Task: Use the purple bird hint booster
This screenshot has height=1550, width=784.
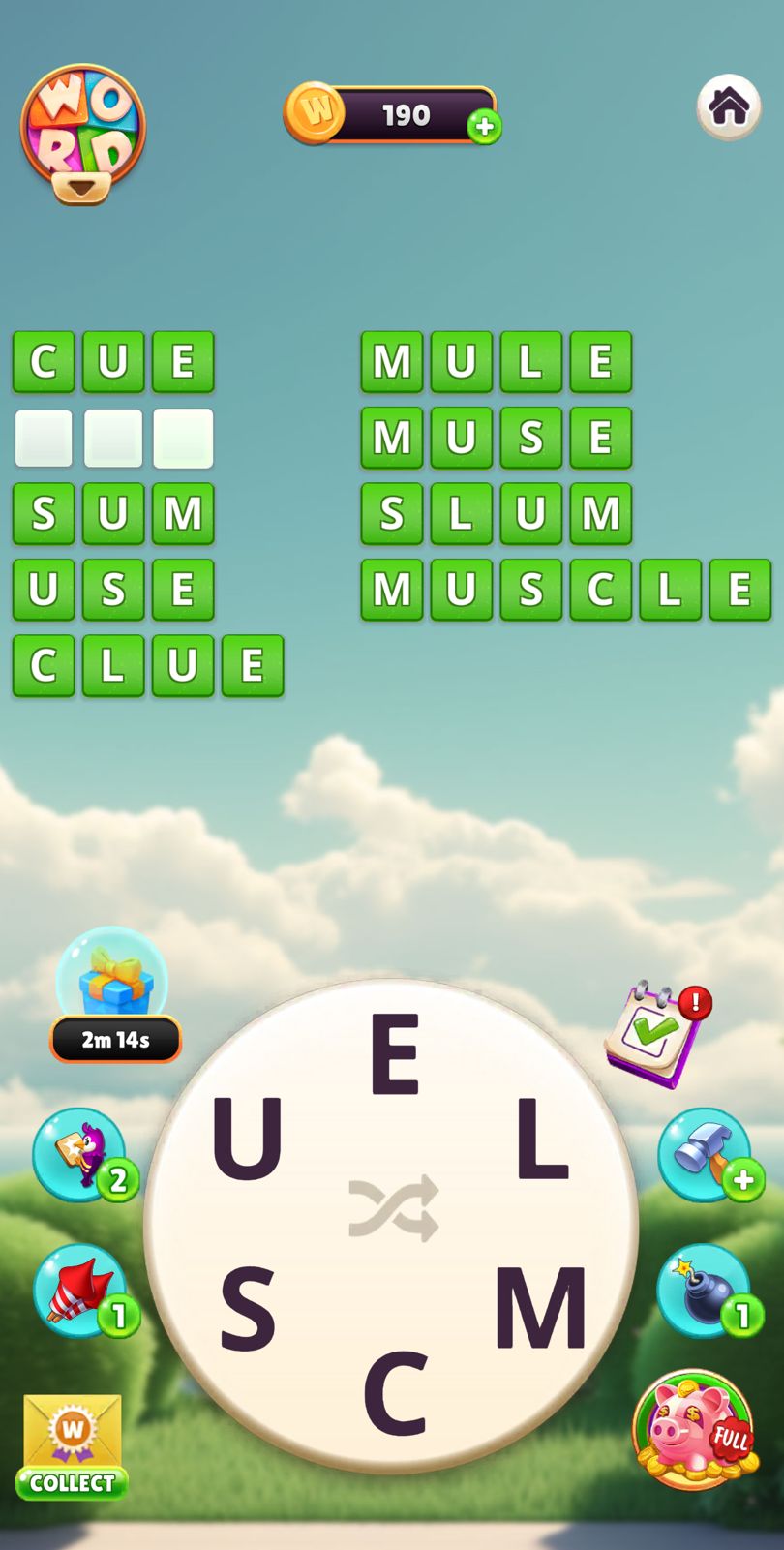Action: point(81,1154)
